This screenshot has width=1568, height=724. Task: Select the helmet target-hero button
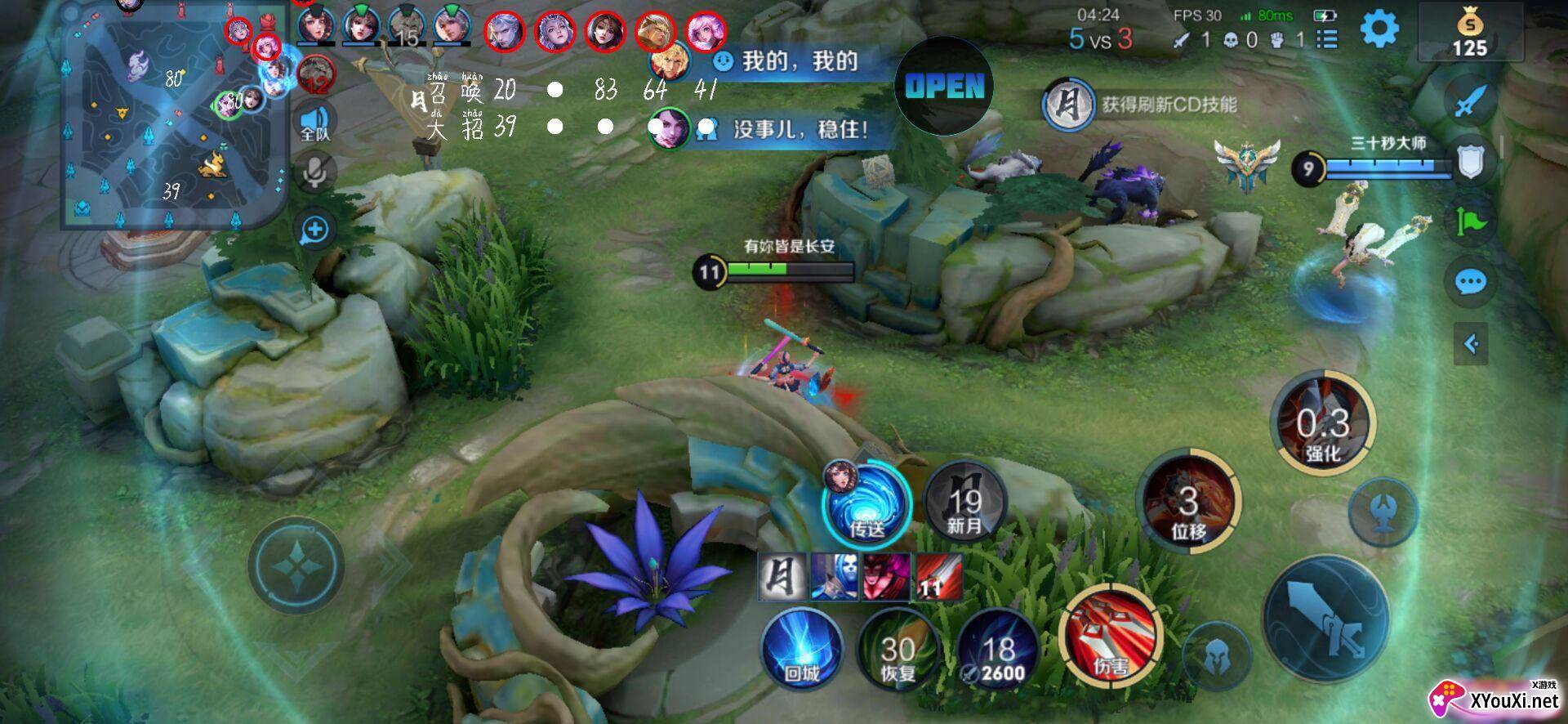coord(1216,655)
